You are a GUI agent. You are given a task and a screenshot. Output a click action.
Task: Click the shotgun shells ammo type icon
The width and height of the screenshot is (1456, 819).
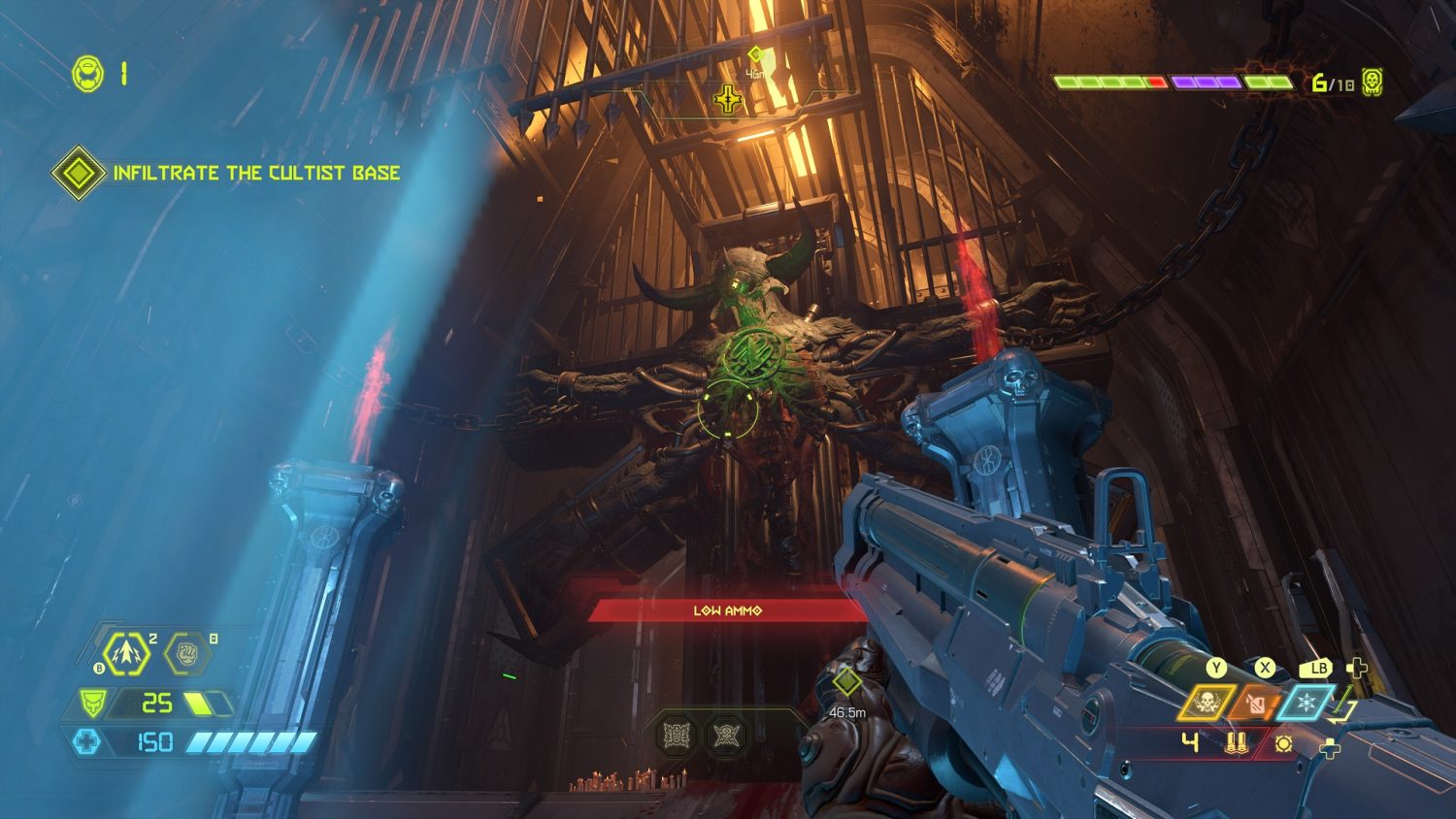coord(1236,744)
